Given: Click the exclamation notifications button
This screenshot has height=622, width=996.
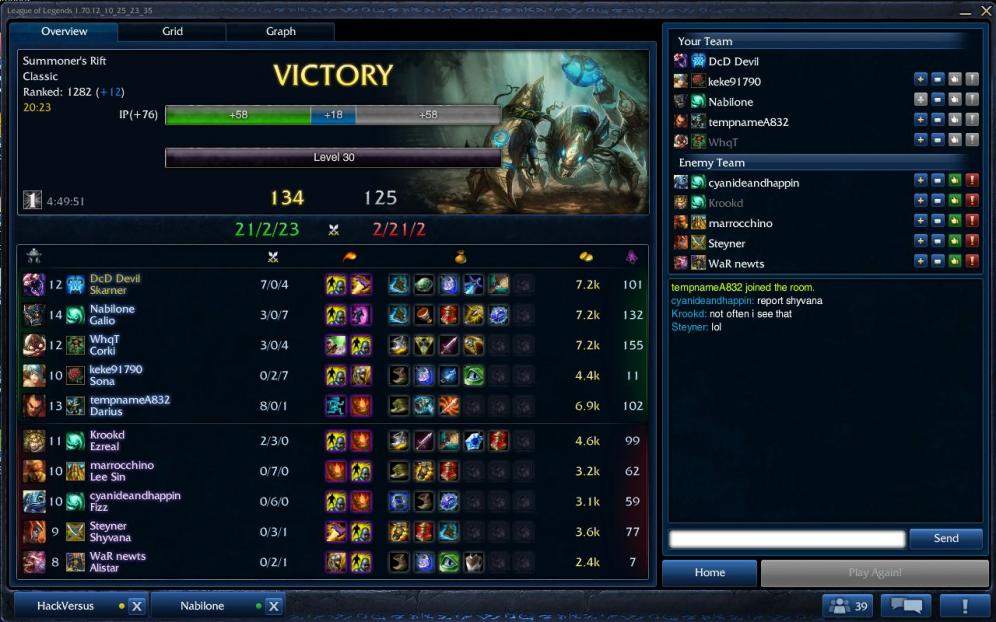Looking at the screenshot, I should [964, 606].
